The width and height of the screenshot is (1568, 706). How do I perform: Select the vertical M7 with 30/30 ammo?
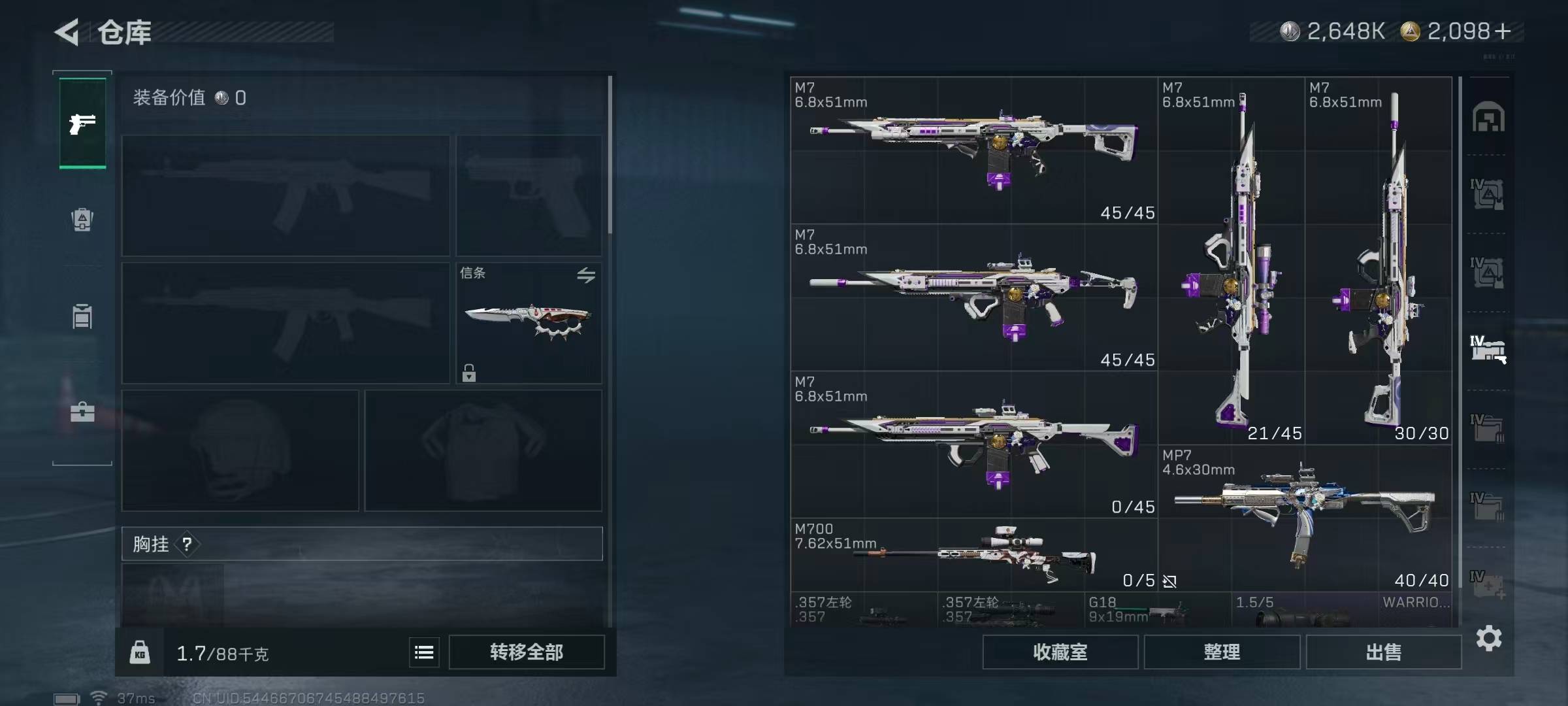1379,261
